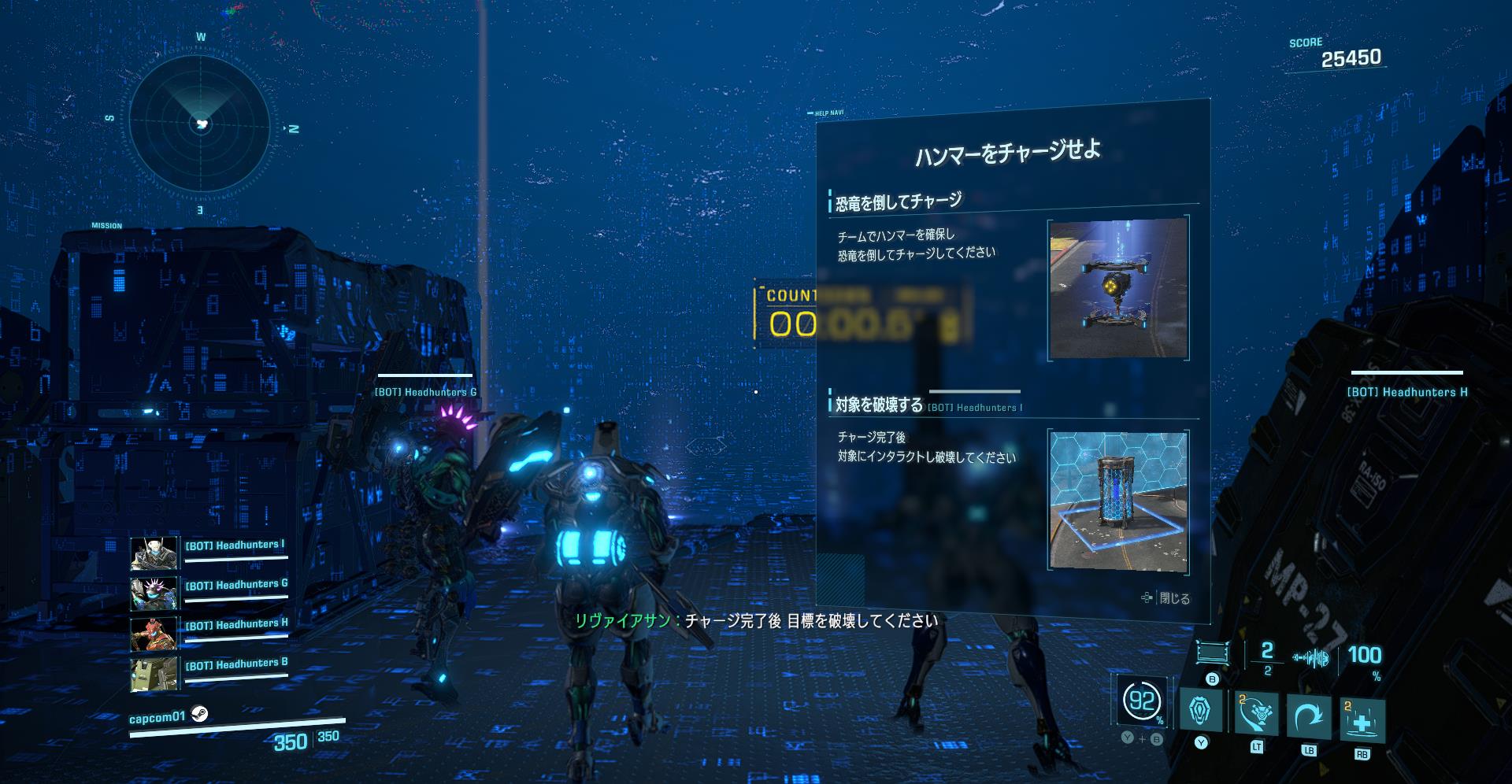Image resolution: width=1512 pixels, height=784 pixels.
Task: Select the radar minimap
Action: point(201,124)
